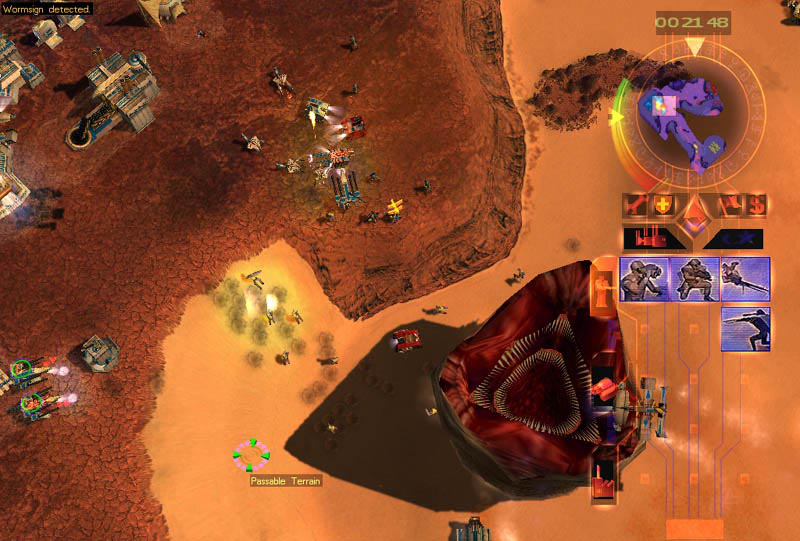Train the sniper aiming a rifle

point(745,328)
